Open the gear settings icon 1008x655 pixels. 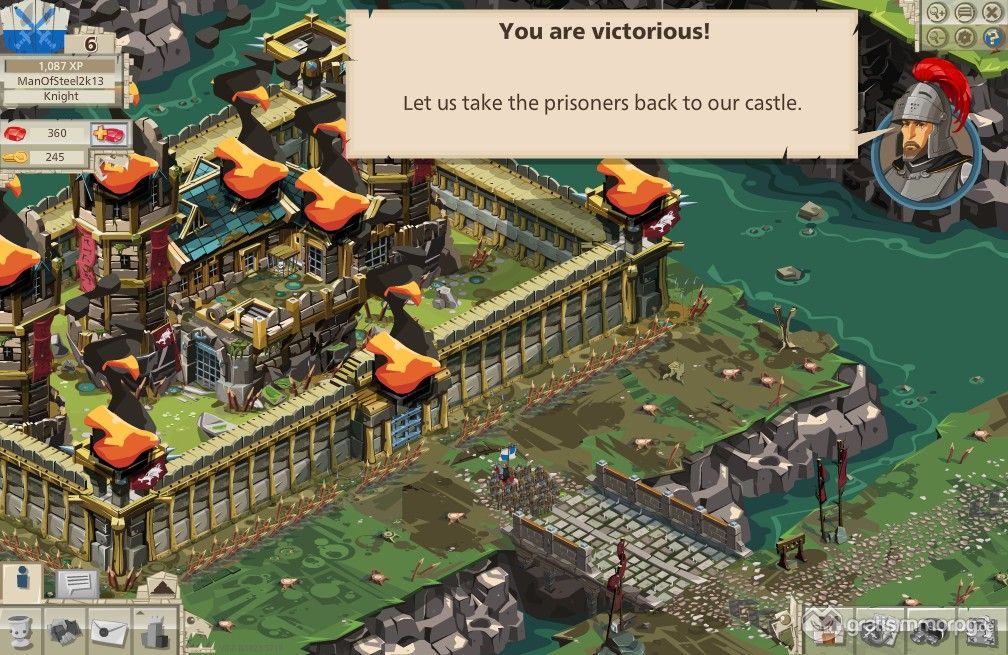coord(965,38)
